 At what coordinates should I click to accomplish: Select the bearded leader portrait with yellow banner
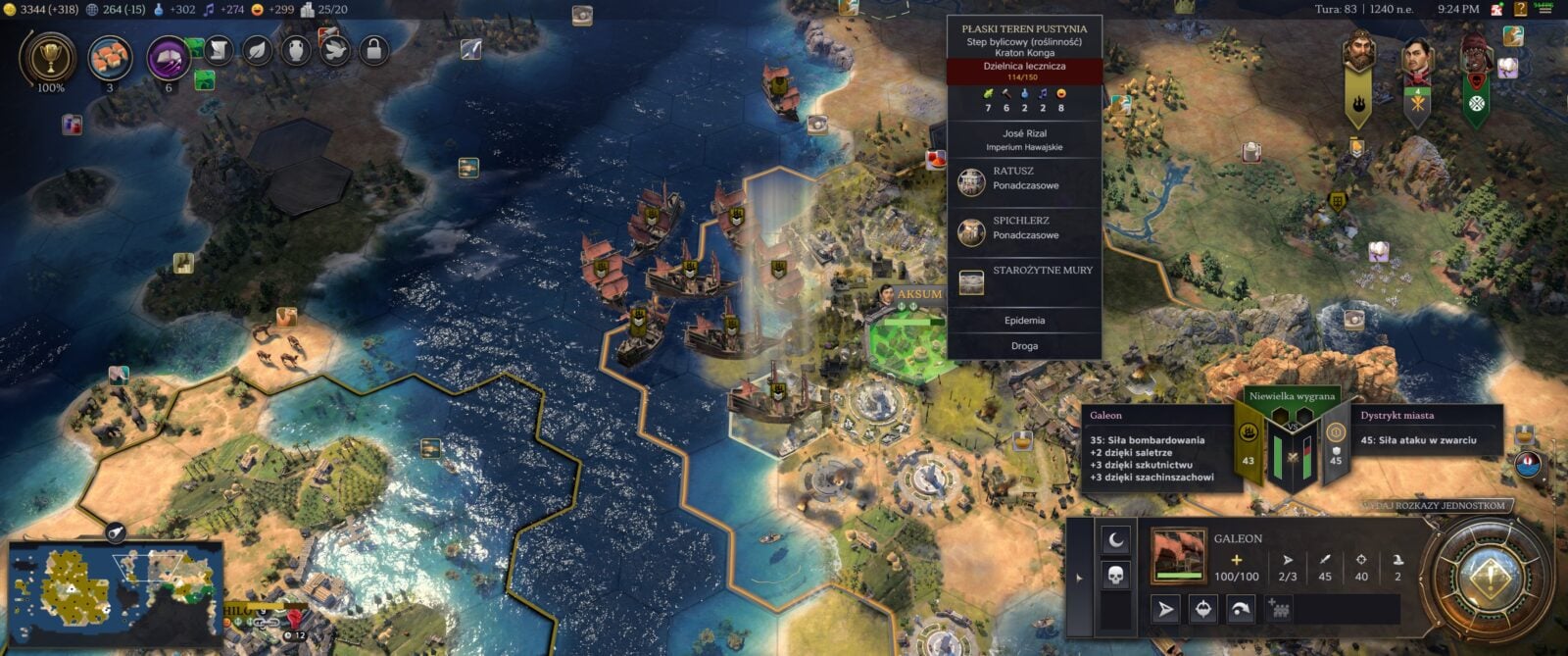[1358, 53]
